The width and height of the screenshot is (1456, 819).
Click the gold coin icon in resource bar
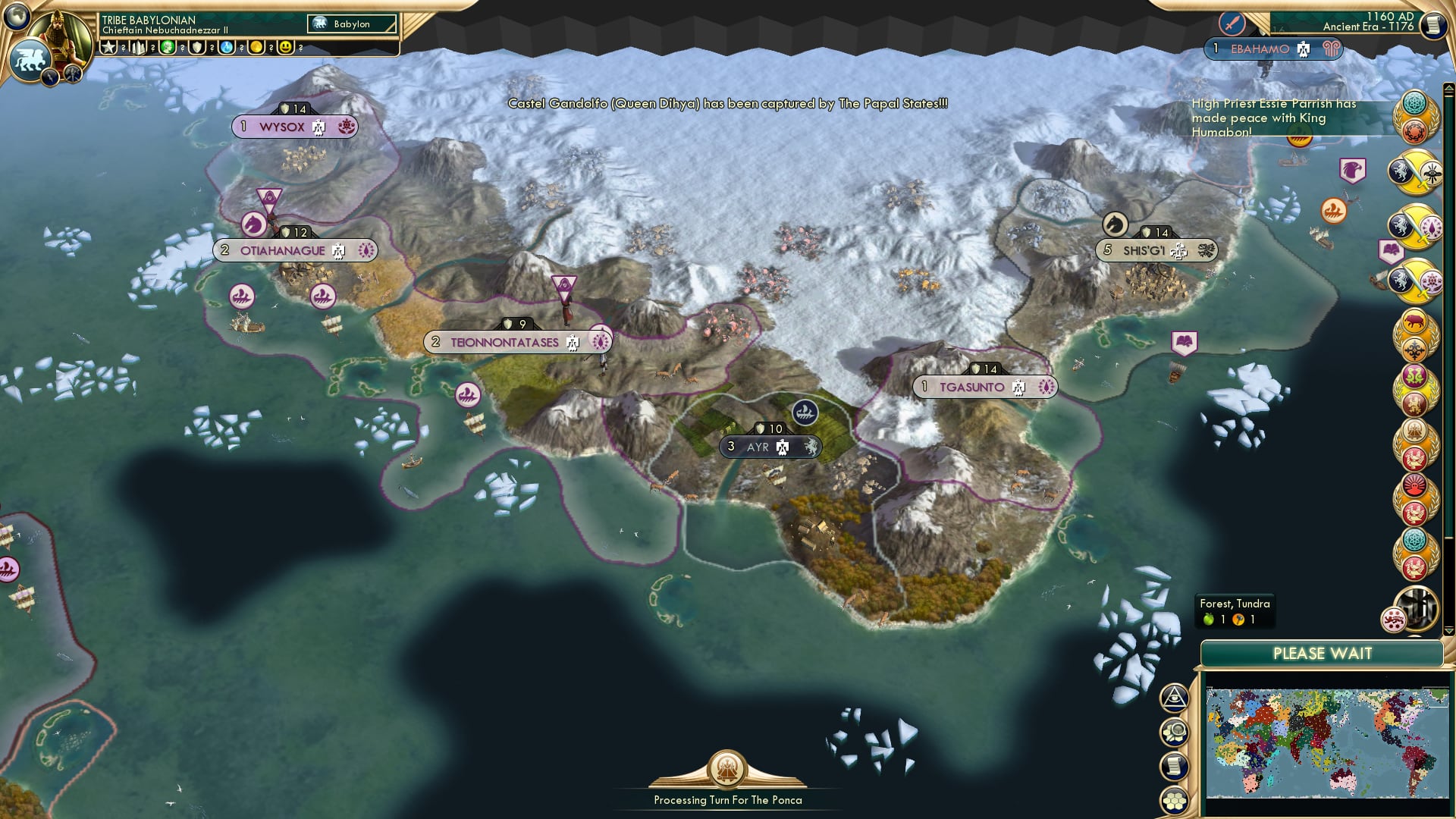257,46
